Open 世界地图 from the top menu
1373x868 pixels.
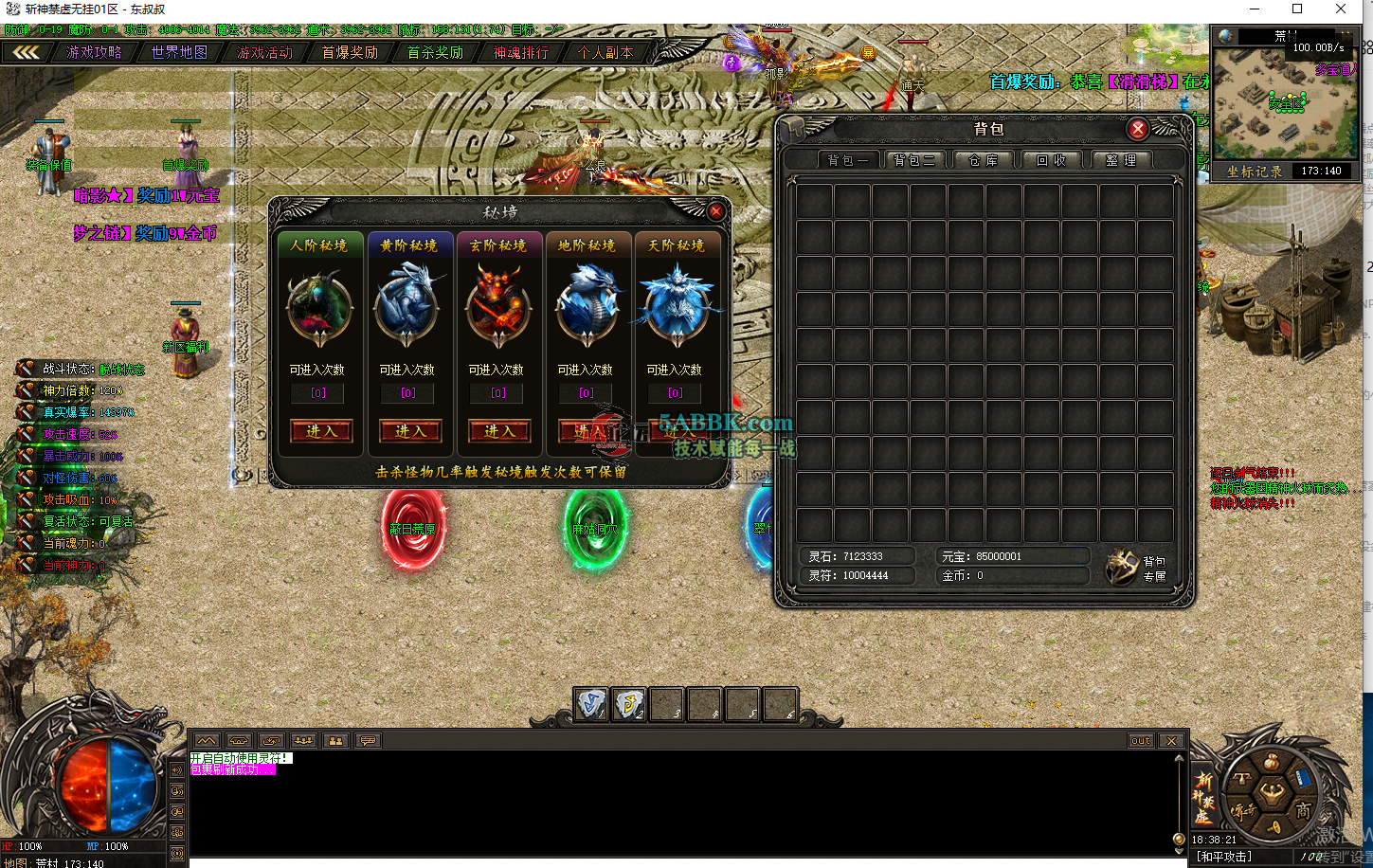click(180, 52)
